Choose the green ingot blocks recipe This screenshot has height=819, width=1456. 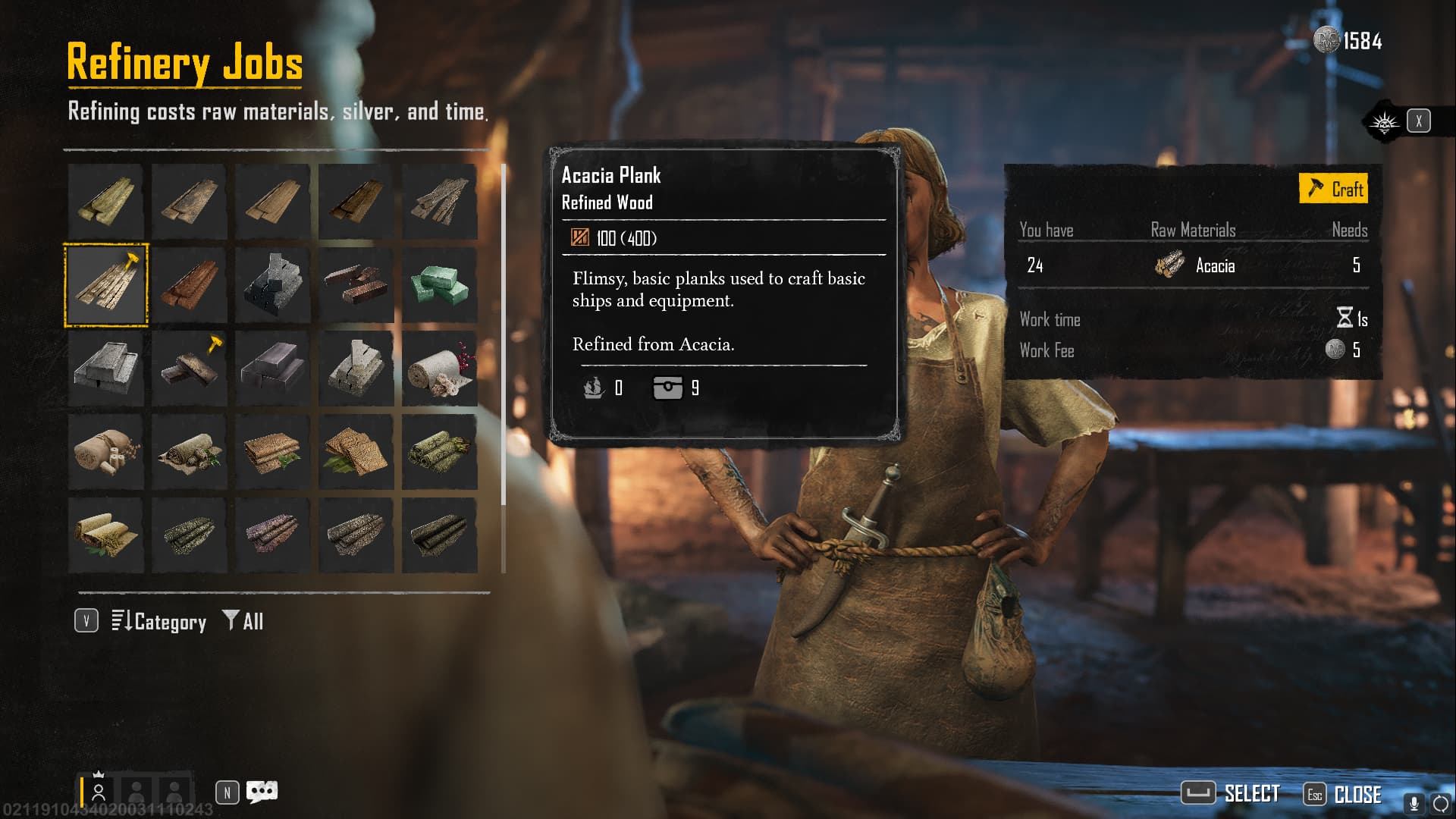coord(440,285)
